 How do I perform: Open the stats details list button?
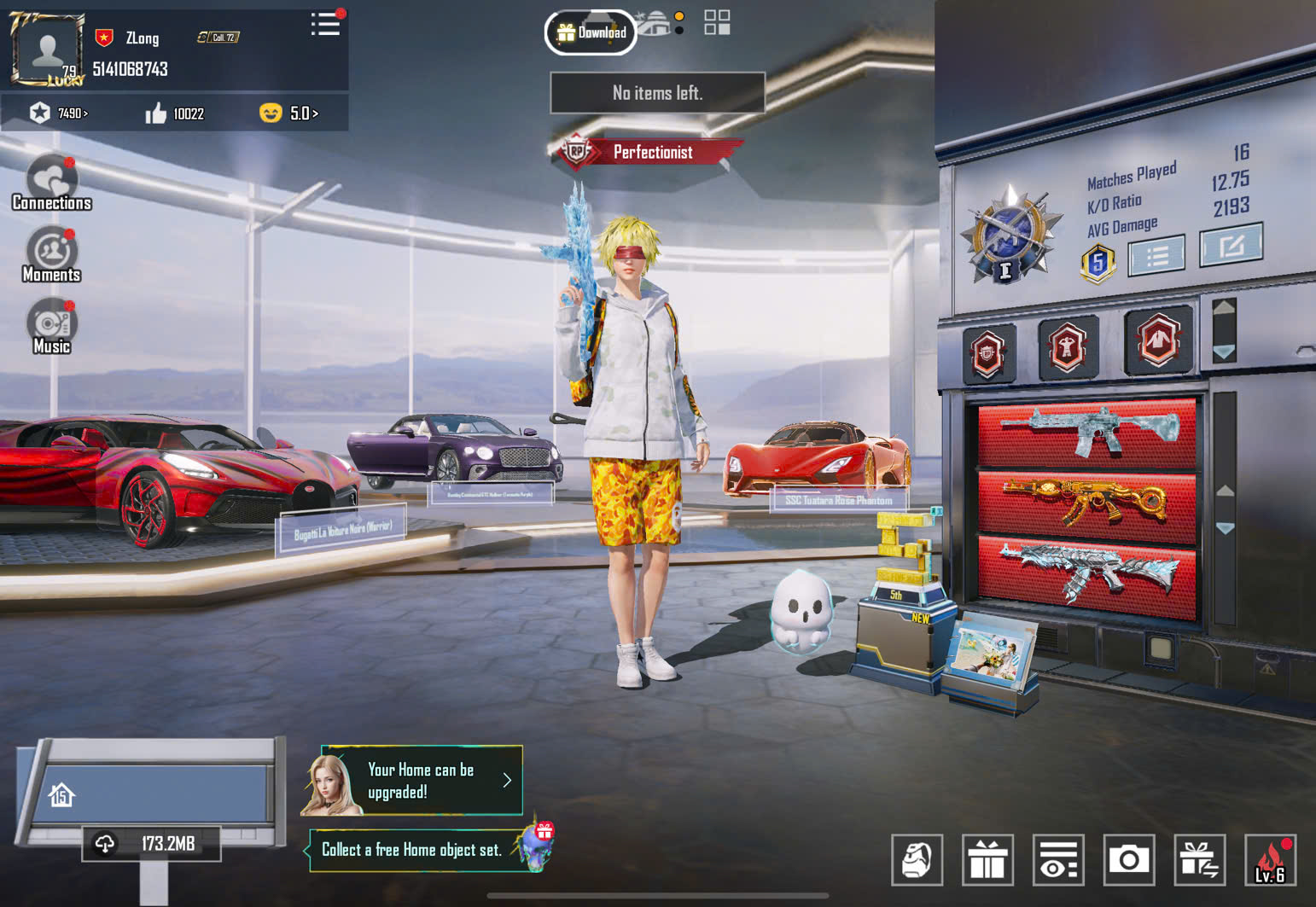[1156, 255]
